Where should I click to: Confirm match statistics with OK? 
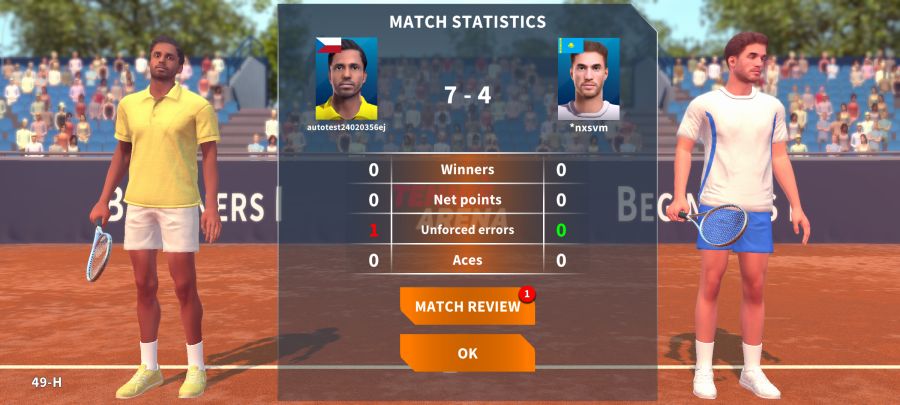click(x=467, y=353)
